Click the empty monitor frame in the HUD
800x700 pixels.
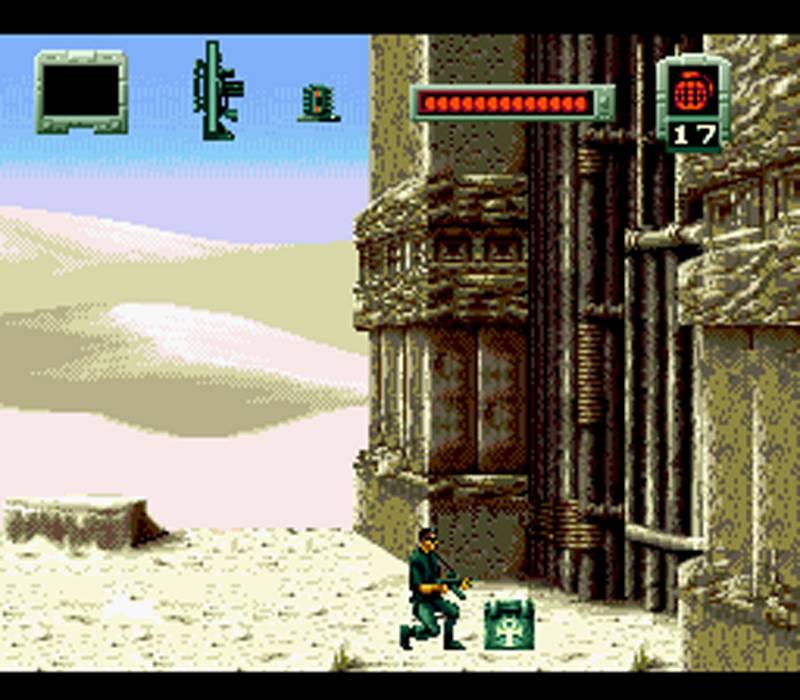pyautogui.click(x=81, y=92)
